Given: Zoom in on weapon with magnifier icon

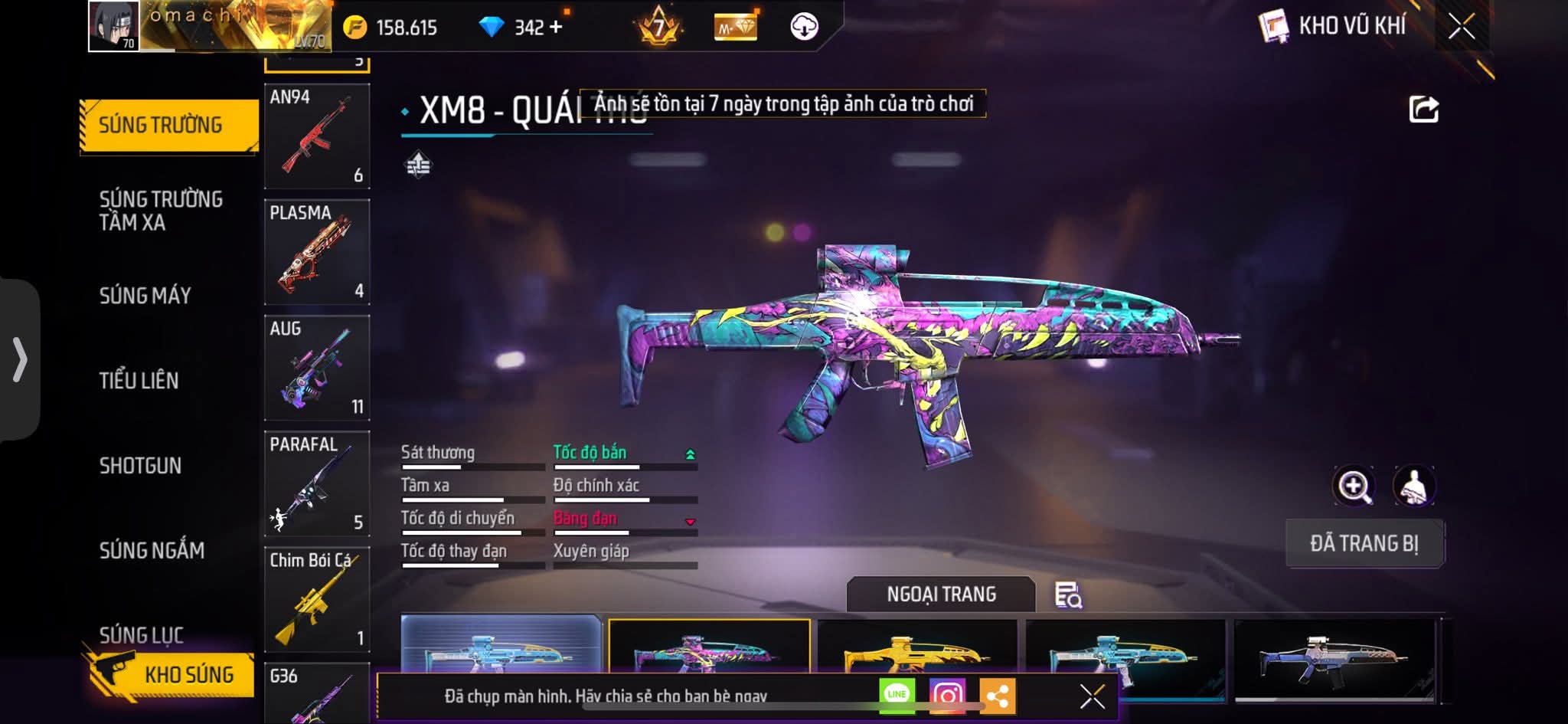Looking at the screenshot, I should click(x=1354, y=486).
